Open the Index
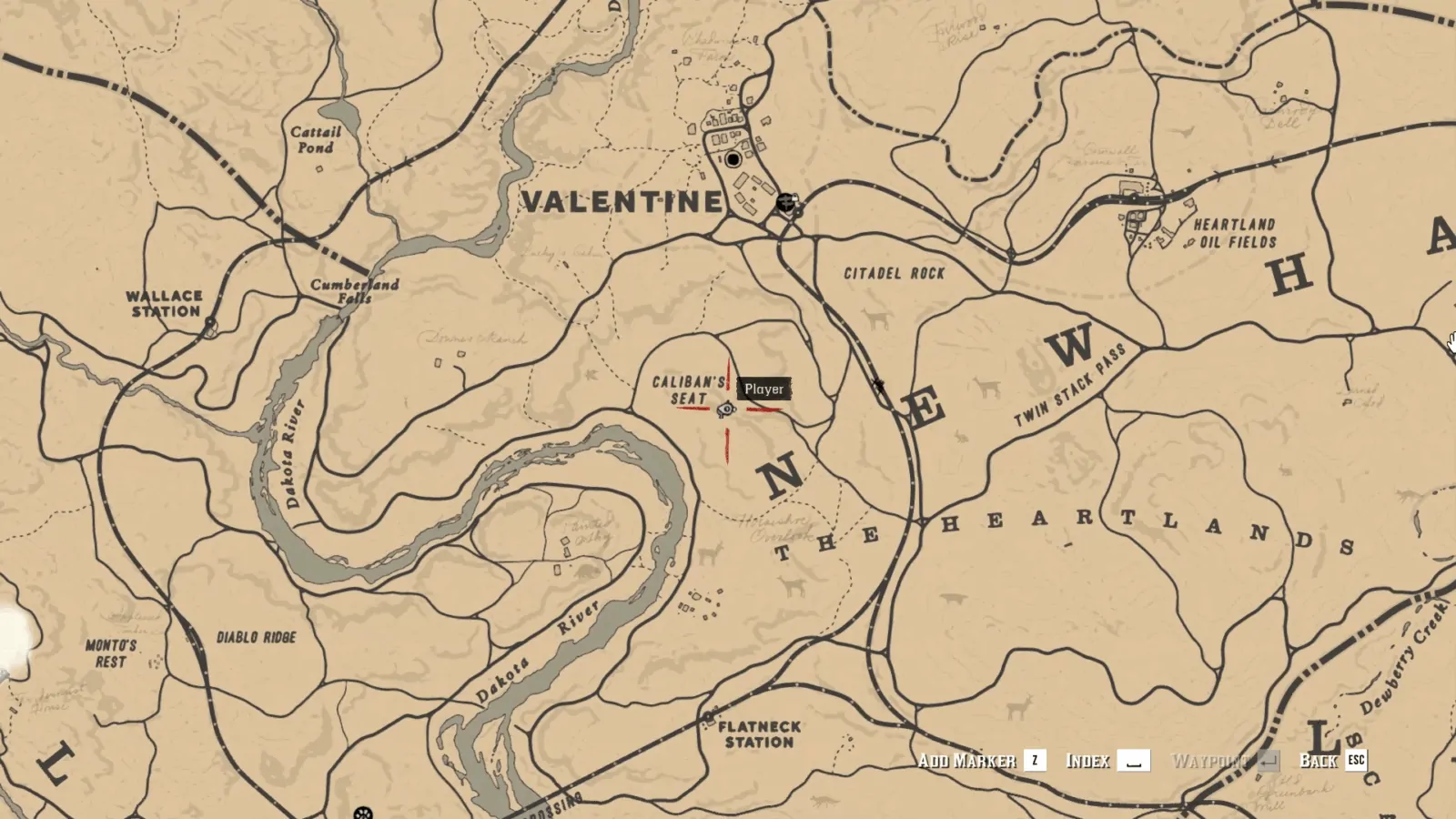Image resolution: width=1456 pixels, height=819 pixels. pyautogui.click(x=1090, y=760)
